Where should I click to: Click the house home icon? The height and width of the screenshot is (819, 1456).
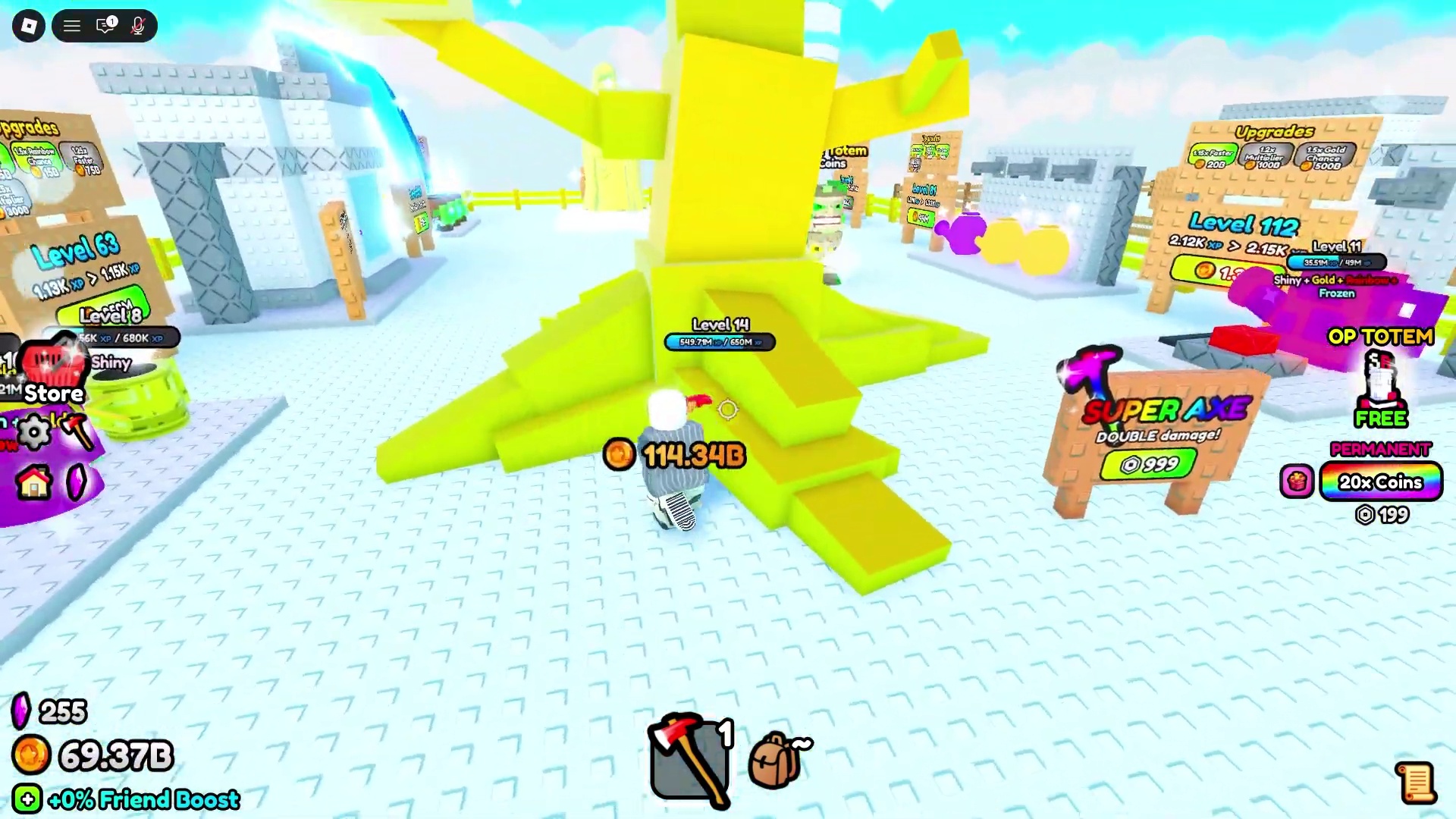(x=34, y=482)
